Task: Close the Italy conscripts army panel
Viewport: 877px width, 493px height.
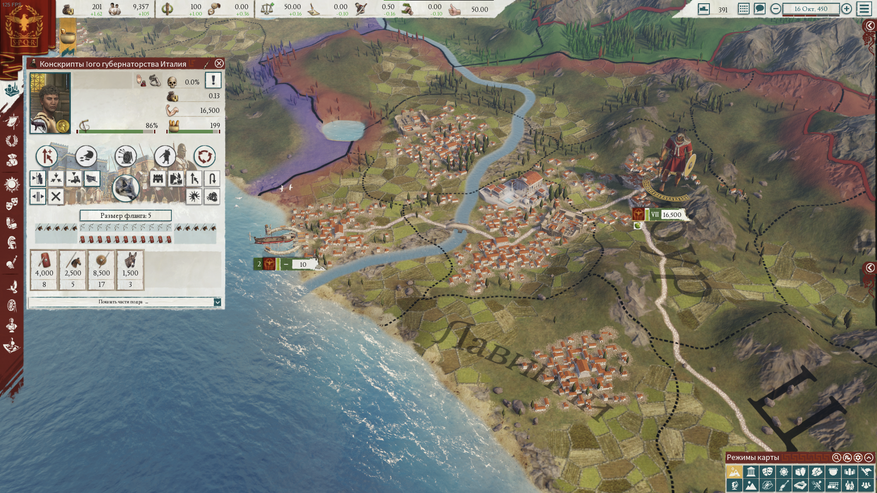Action: (219, 64)
